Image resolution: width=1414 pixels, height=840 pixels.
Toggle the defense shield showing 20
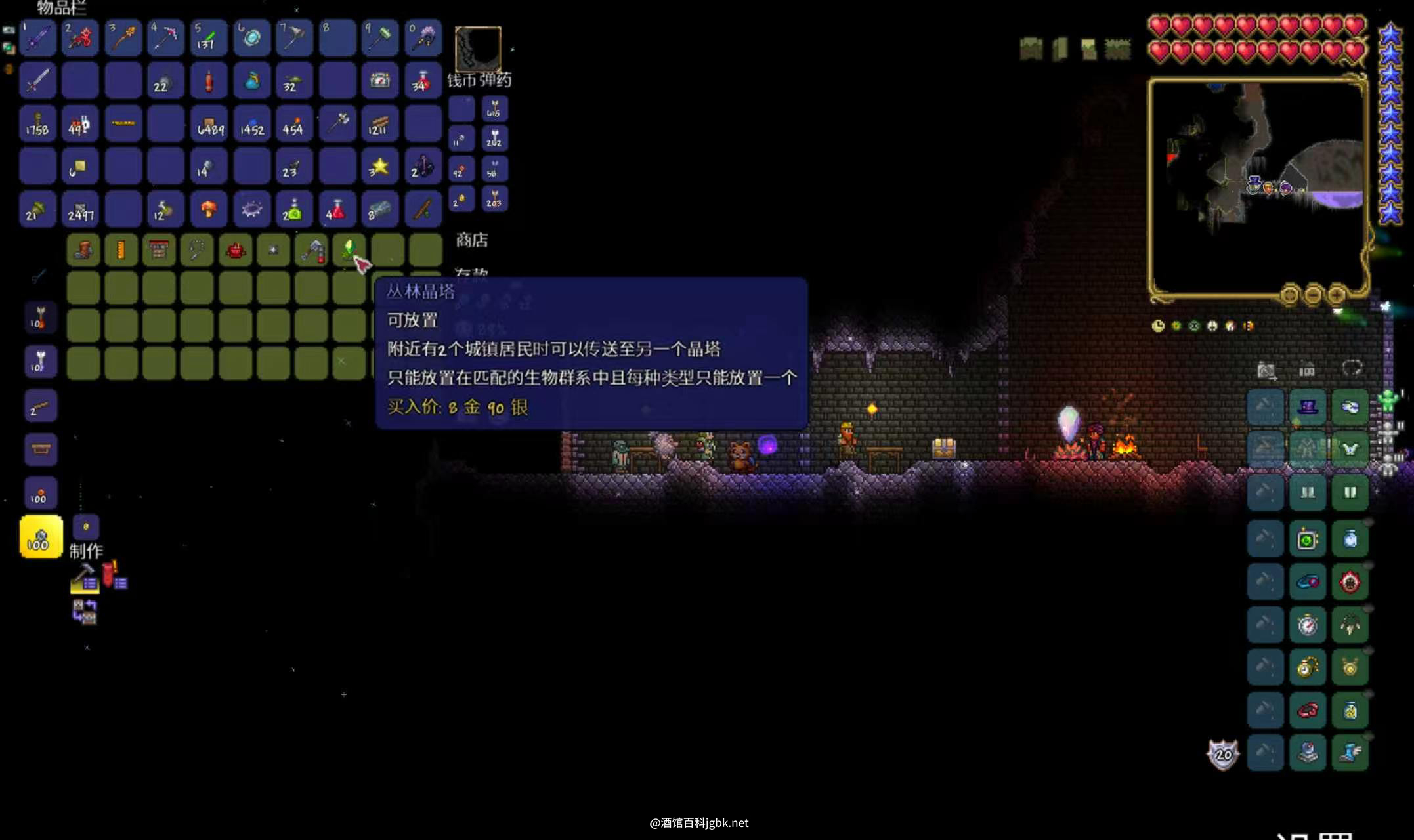[1223, 755]
